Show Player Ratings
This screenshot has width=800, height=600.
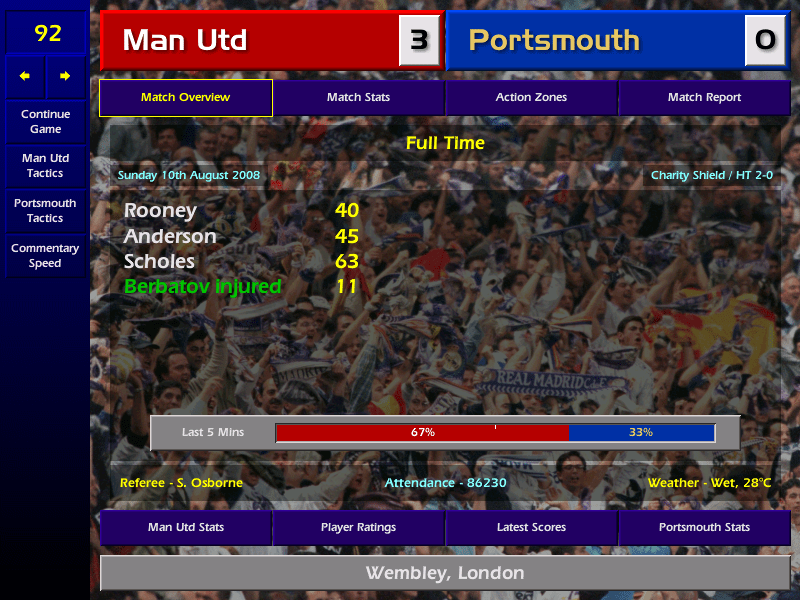(x=358, y=527)
